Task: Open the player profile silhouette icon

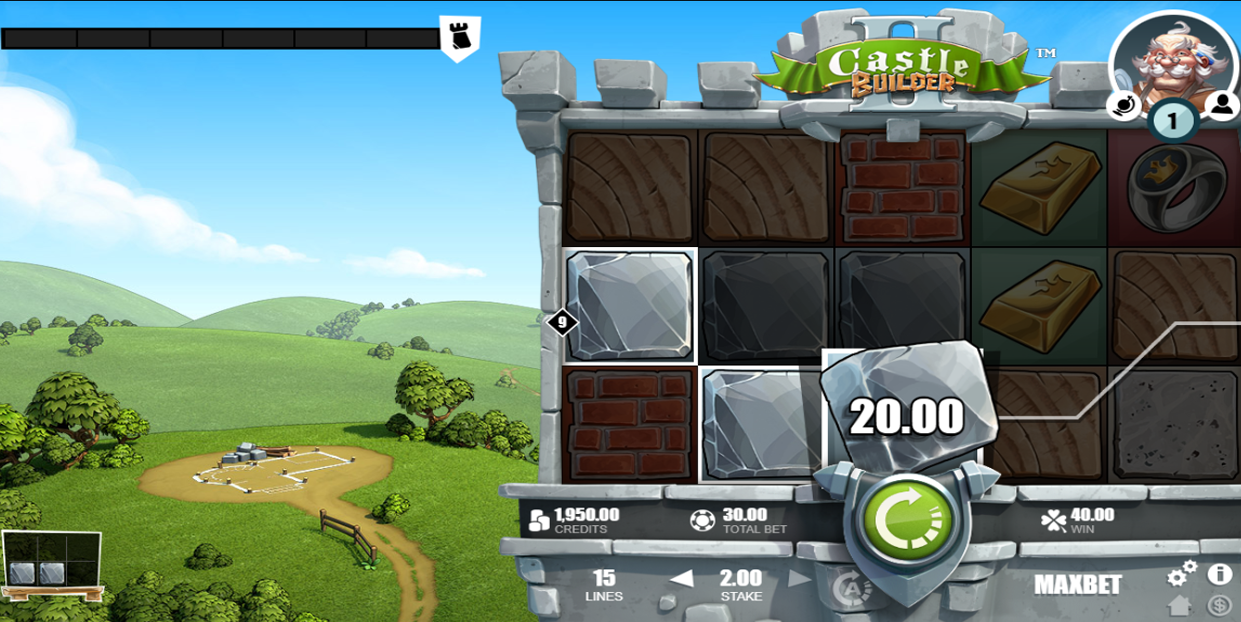Action: 1221,104
